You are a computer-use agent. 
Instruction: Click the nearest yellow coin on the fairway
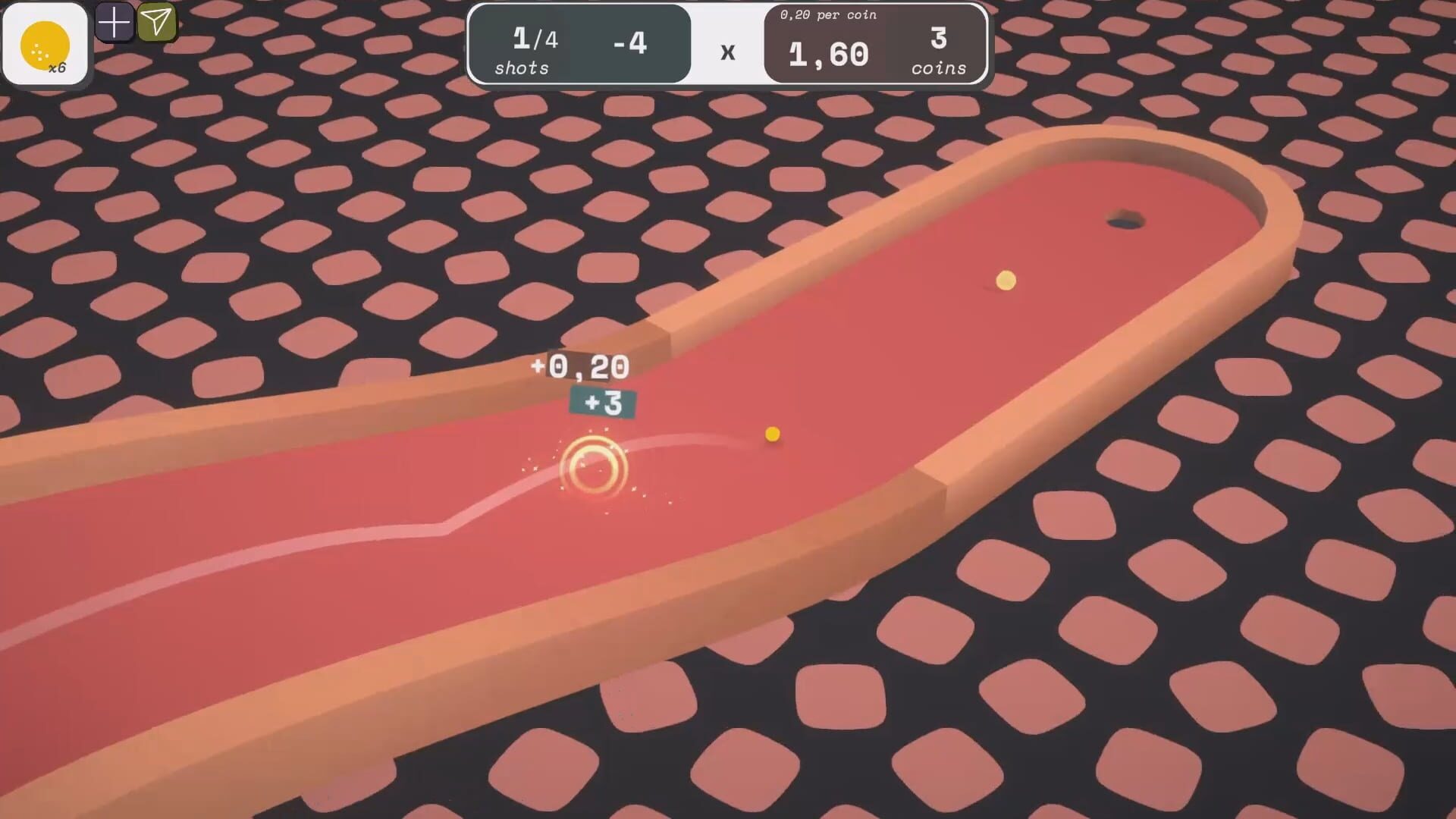pos(771,434)
